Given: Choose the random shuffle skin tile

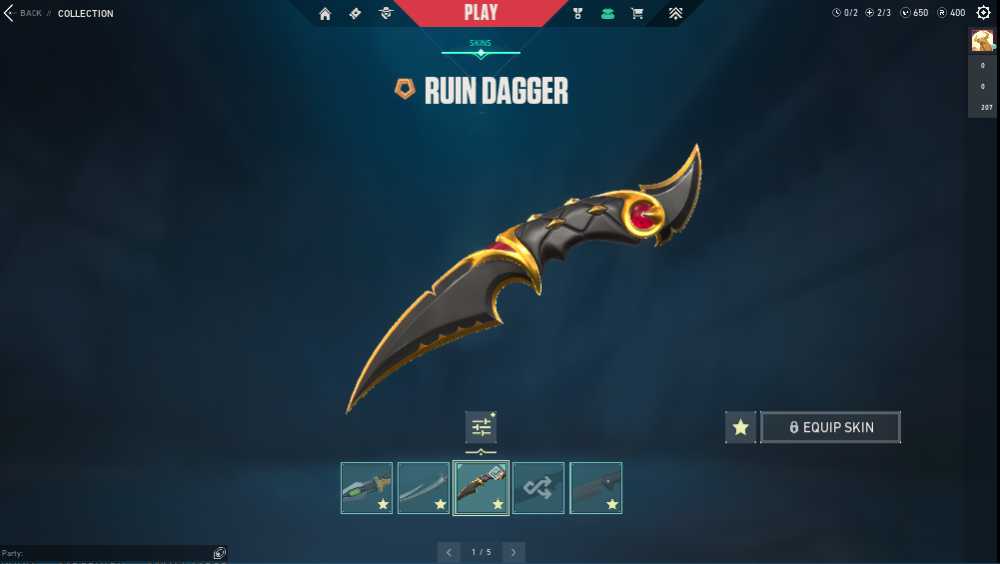Looking at the screenshot, I should (x=538, y=488).
